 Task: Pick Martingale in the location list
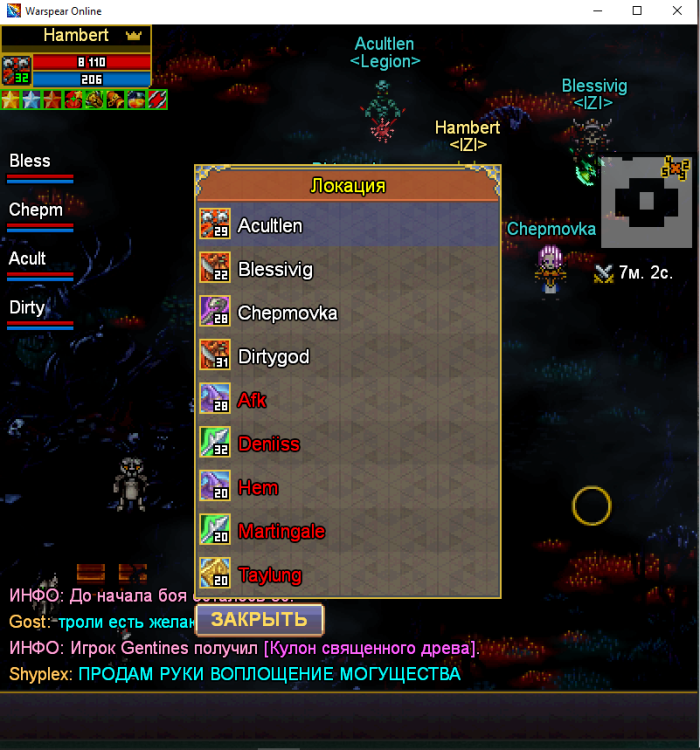point(347,531)
